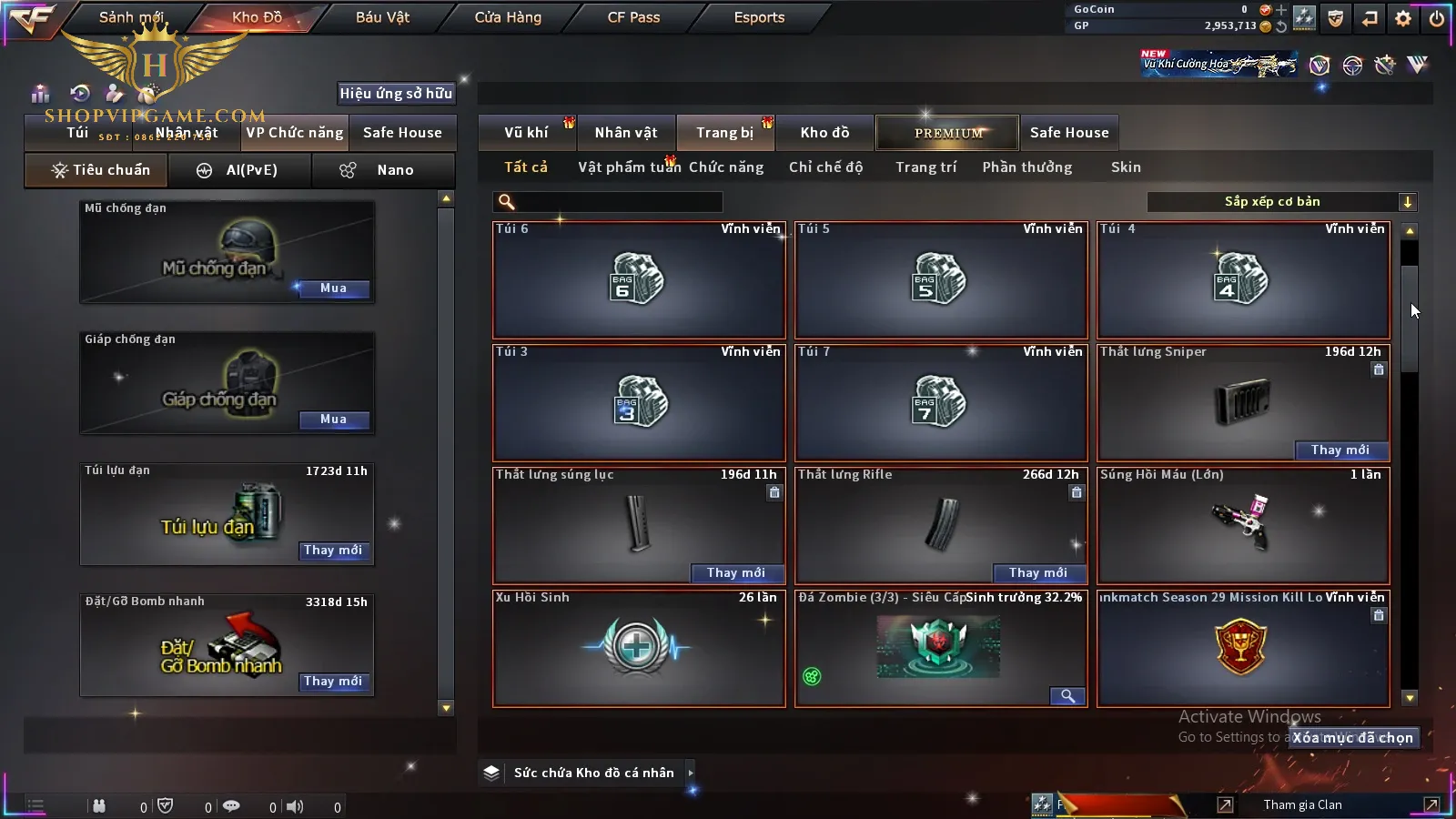Buy the Mũ chống đạn helmet
The height and width of the screenshot is (819, 1456).
click(333, 288)
